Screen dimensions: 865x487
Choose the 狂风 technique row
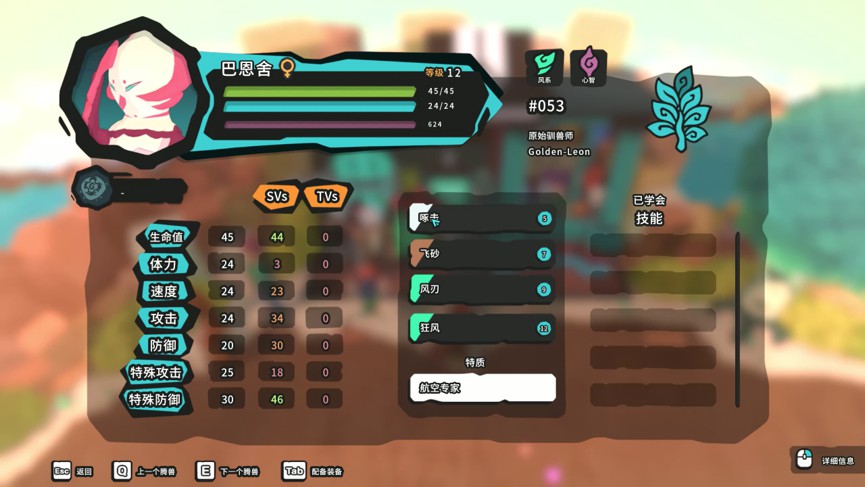[482, 327]
